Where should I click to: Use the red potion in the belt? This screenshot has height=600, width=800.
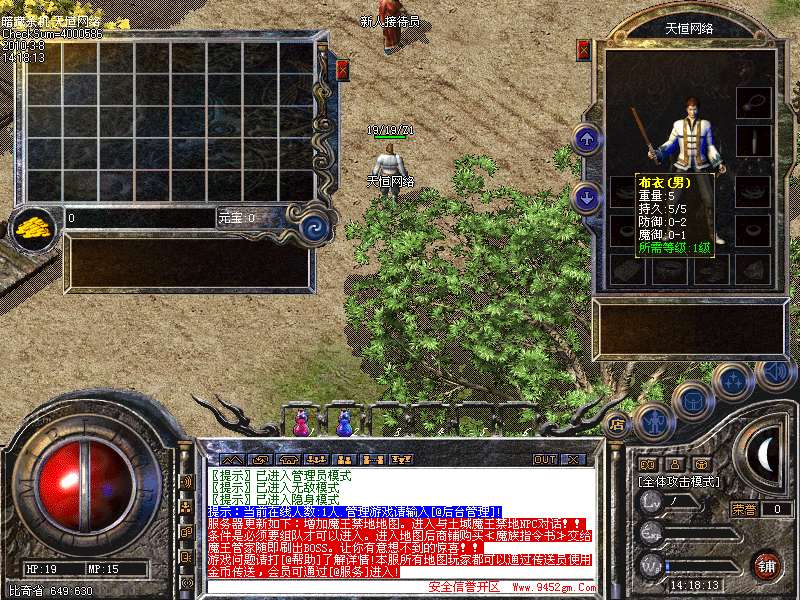click(x=300, y=423)
